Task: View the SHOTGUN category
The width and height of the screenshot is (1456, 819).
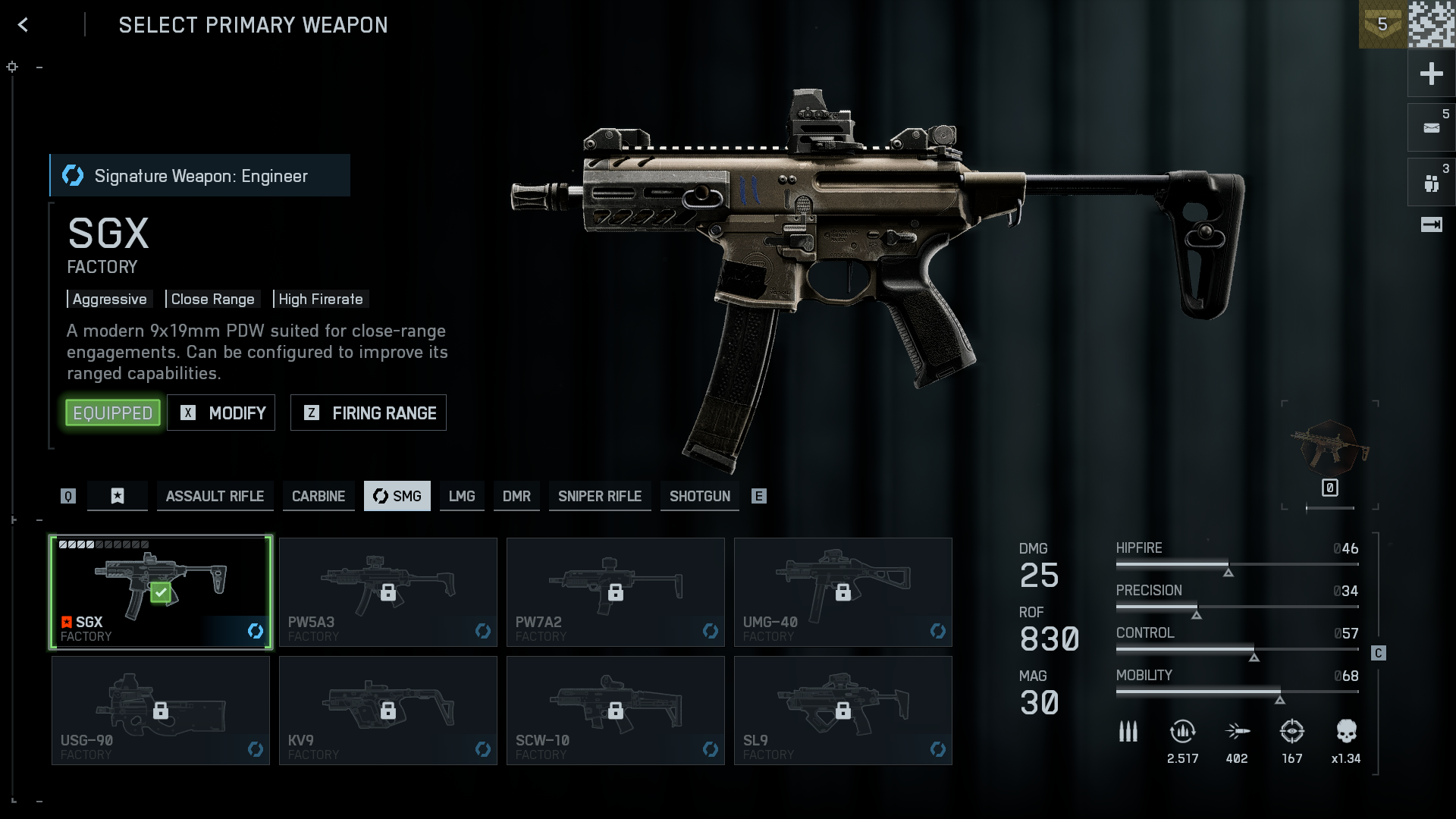Action: point(700,496)
